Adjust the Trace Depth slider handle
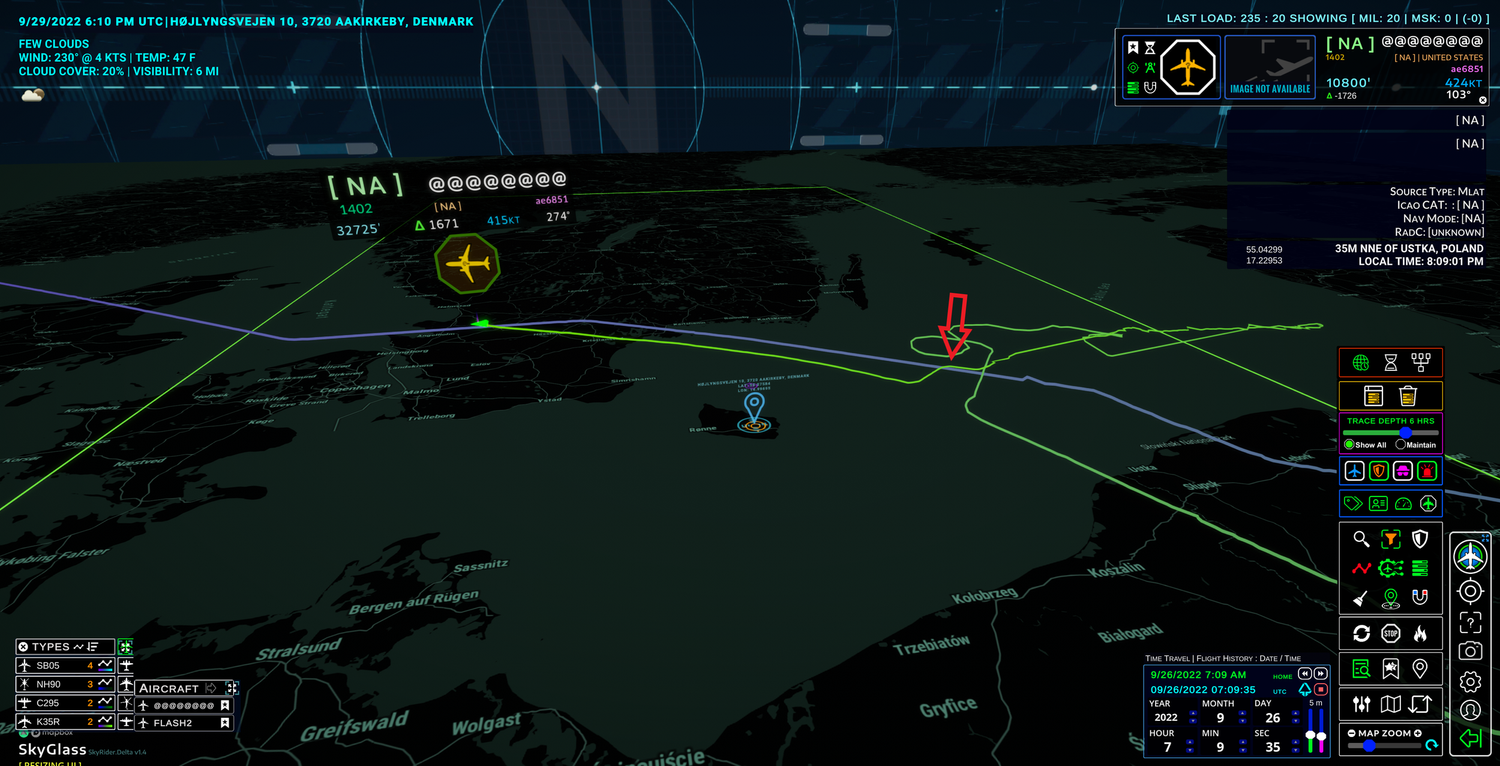The width and height of the screenshot is (1500, 766). (1405, 432)
